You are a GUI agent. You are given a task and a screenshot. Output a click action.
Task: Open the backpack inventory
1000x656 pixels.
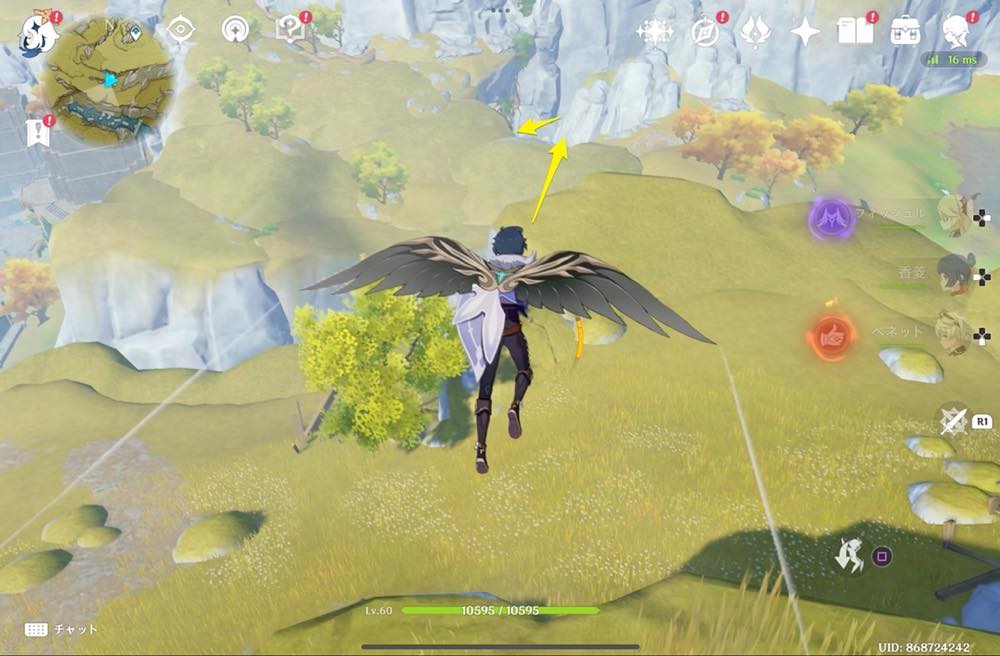pos(906,31)
